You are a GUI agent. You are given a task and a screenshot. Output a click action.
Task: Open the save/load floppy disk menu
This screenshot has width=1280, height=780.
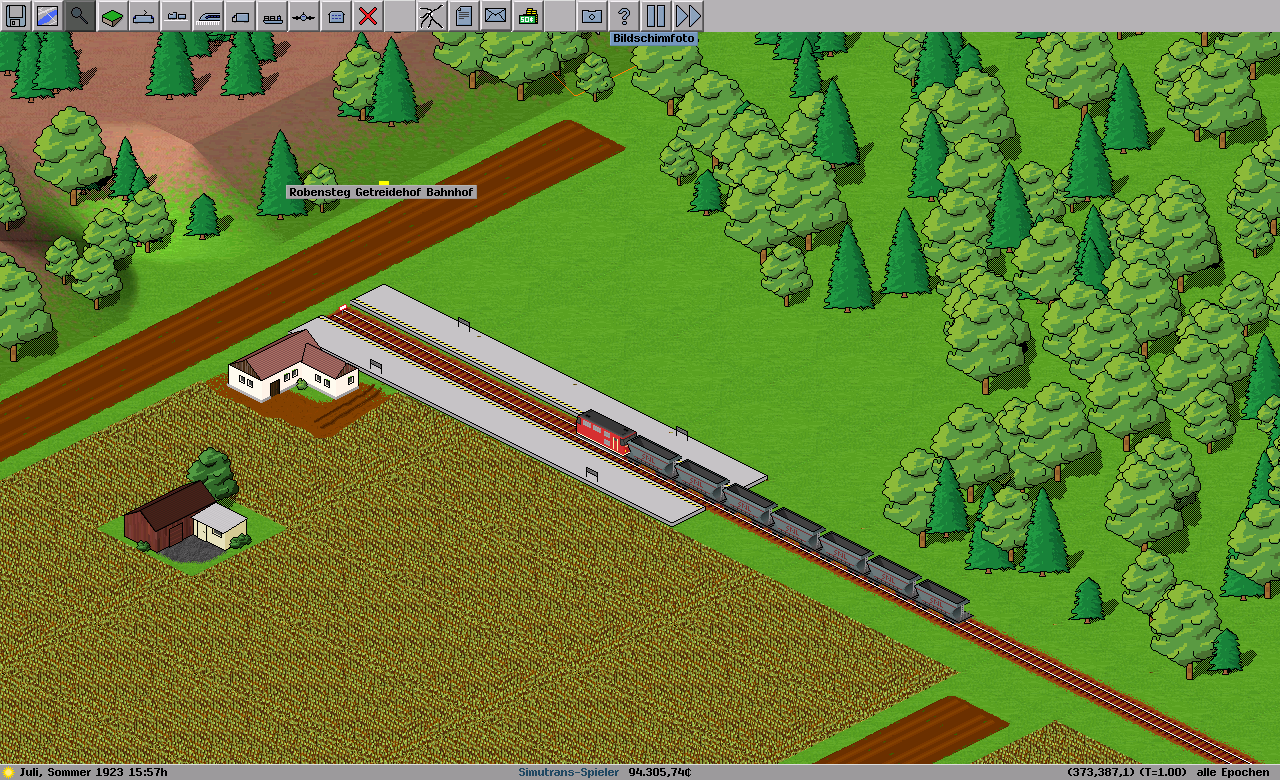click(x=16, y=16)
